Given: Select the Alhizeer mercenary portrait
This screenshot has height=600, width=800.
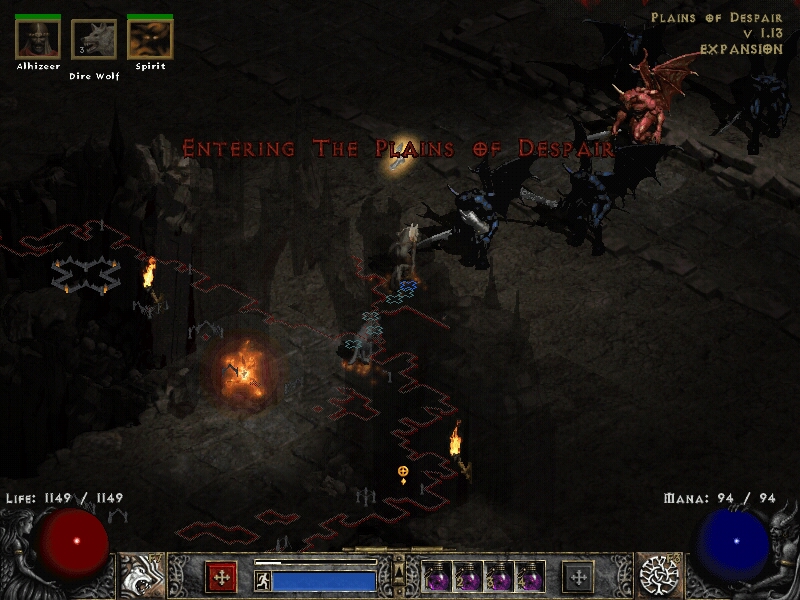Looking at the screenshot, I should point(38,39).
